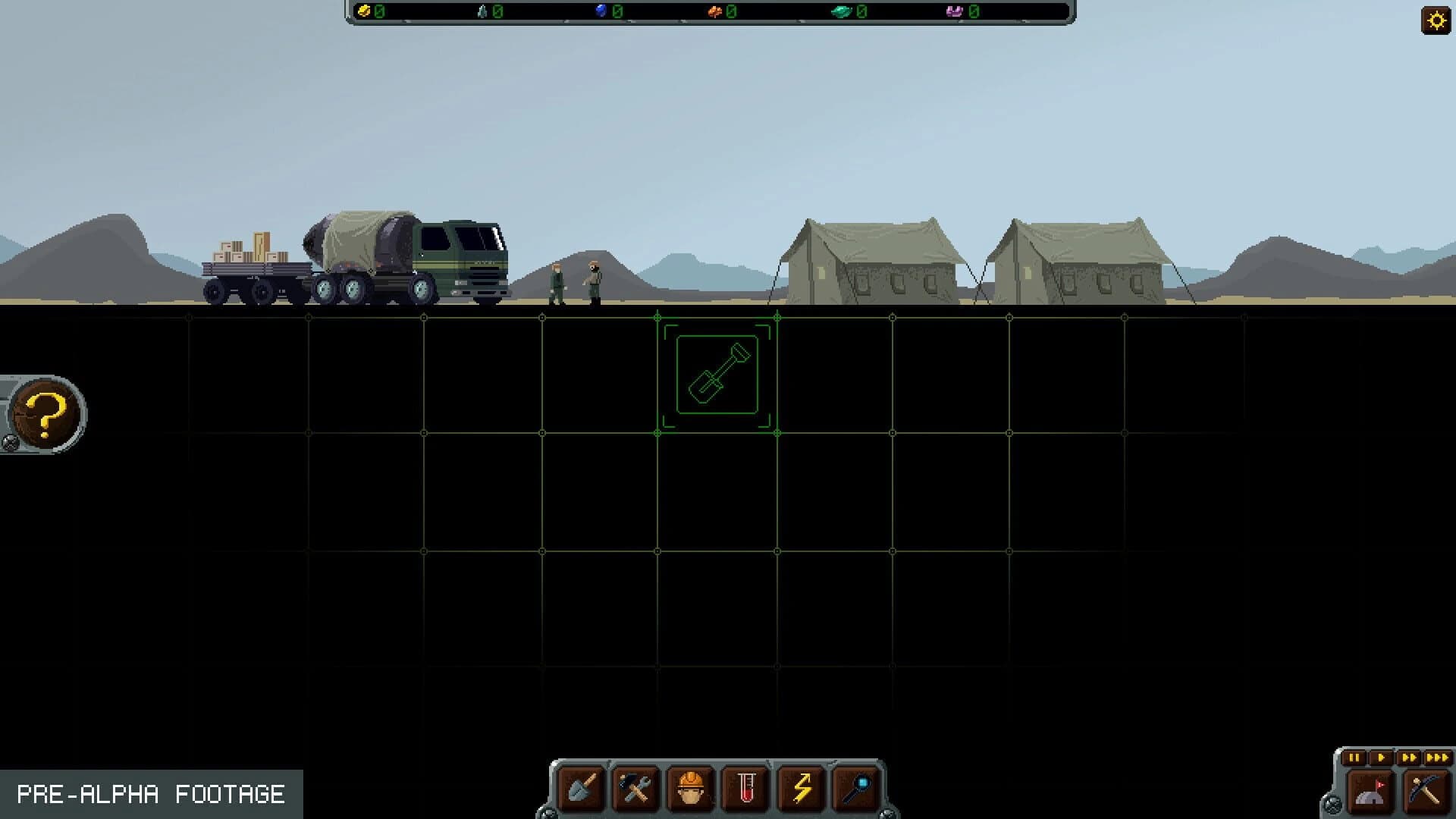Click the blue gem resource counter
The image size is (1456, 819).
[607, 11]
